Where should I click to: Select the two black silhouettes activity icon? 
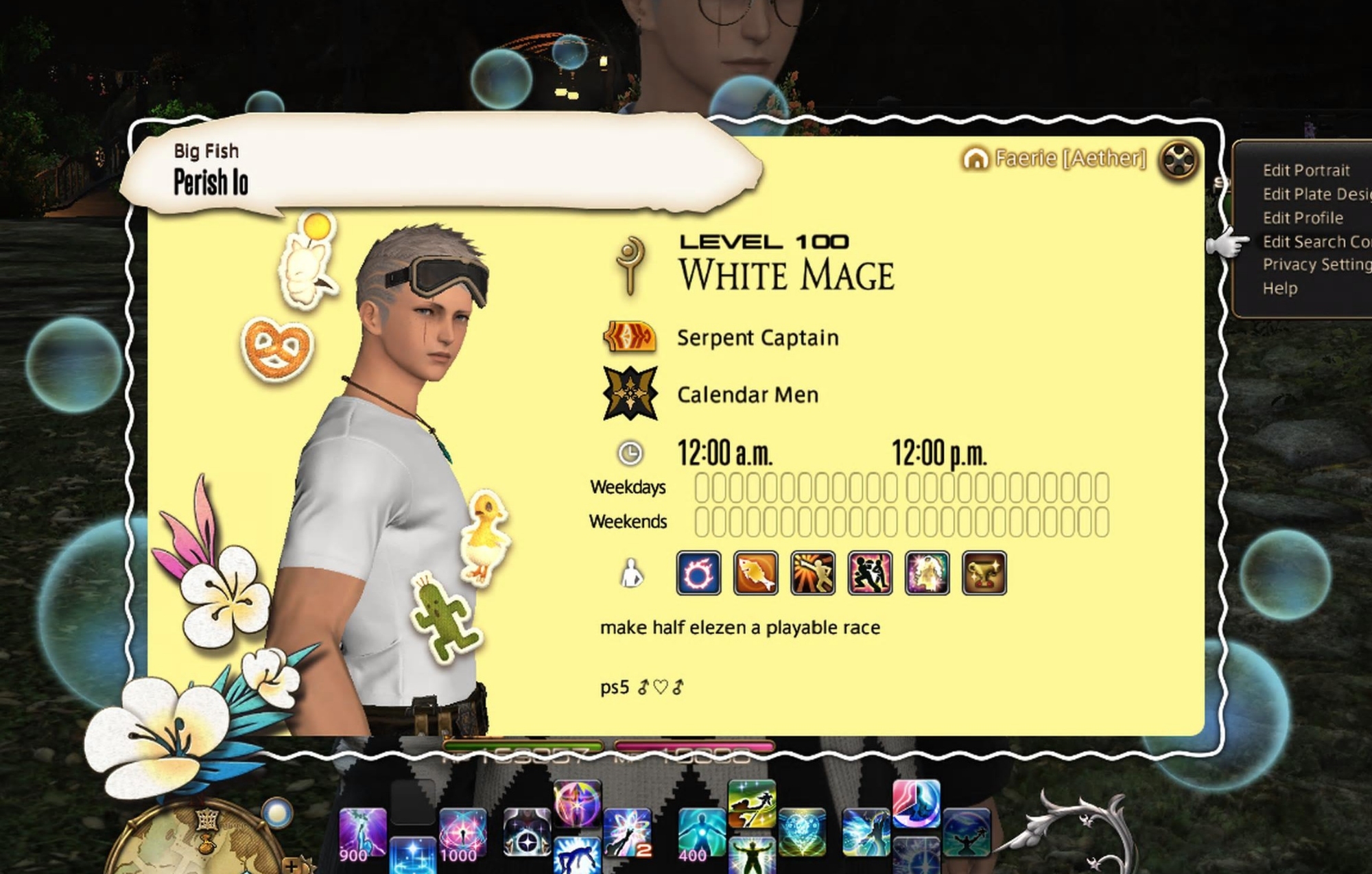click(x=870, y=573)
